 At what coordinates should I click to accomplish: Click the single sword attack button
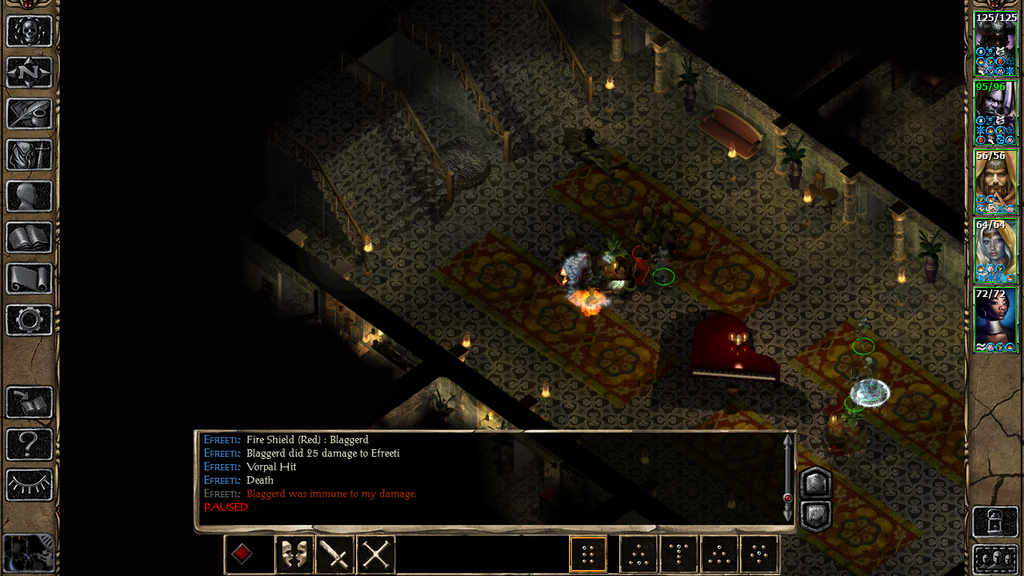coord(335,554)
